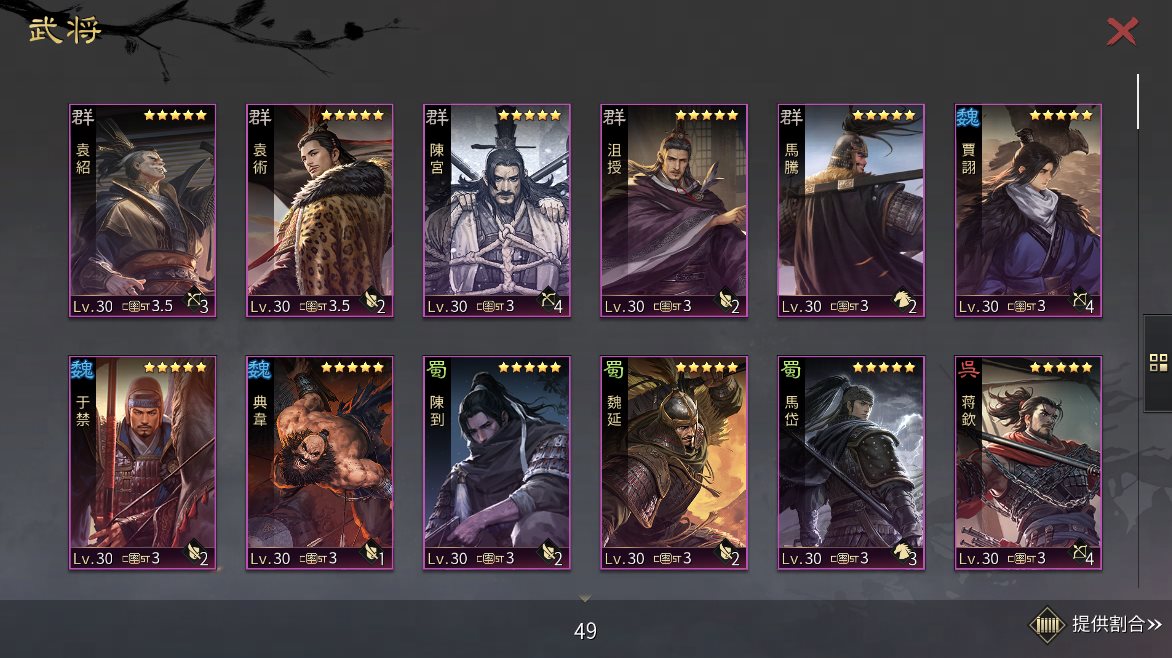Pick the 魏延 general card
Screen dimensions: 1172x658
tap(674, 462)
